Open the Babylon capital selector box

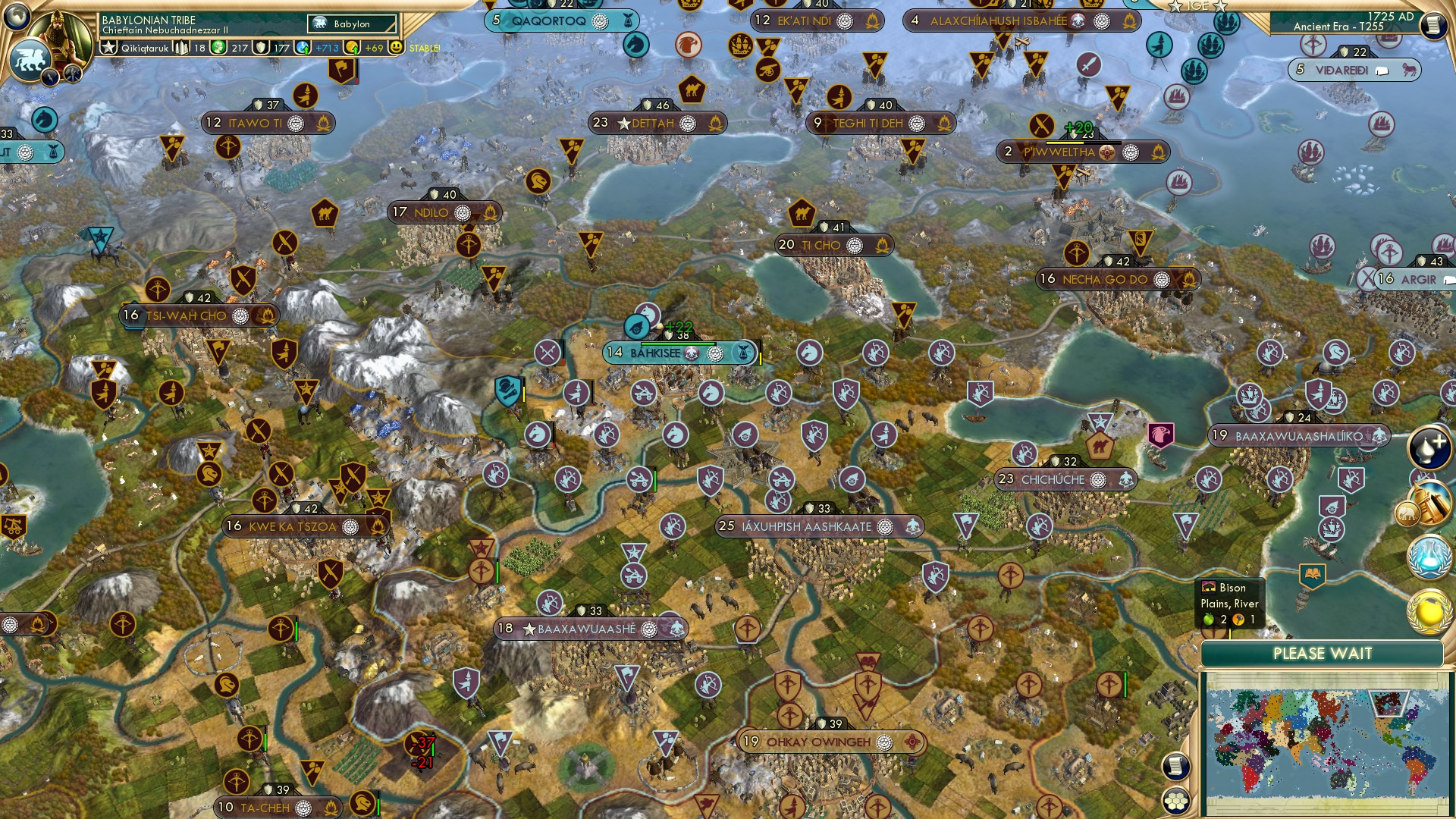(x=350, y=24)
